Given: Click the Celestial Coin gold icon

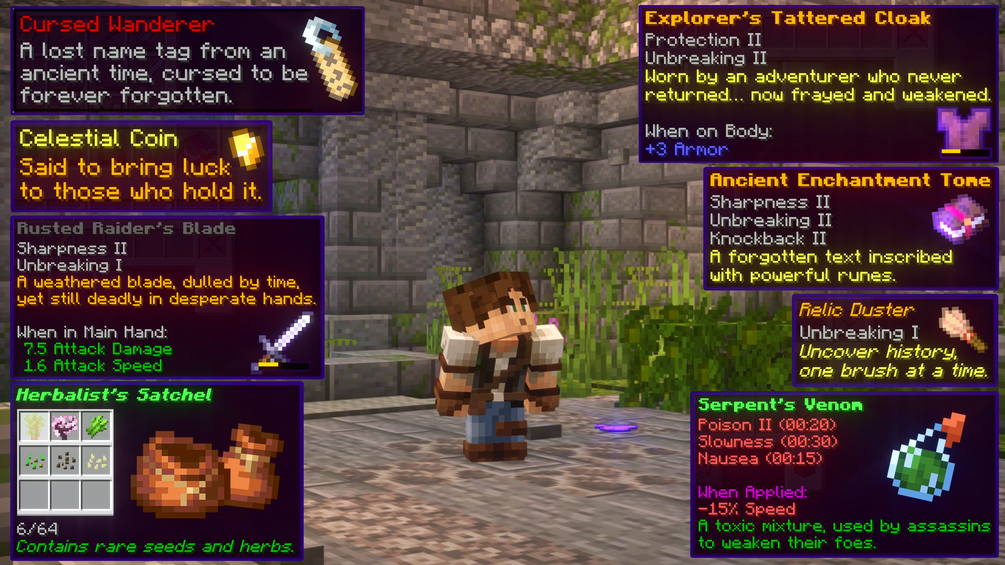Looking at the screenshot, I should click(244, 150).
